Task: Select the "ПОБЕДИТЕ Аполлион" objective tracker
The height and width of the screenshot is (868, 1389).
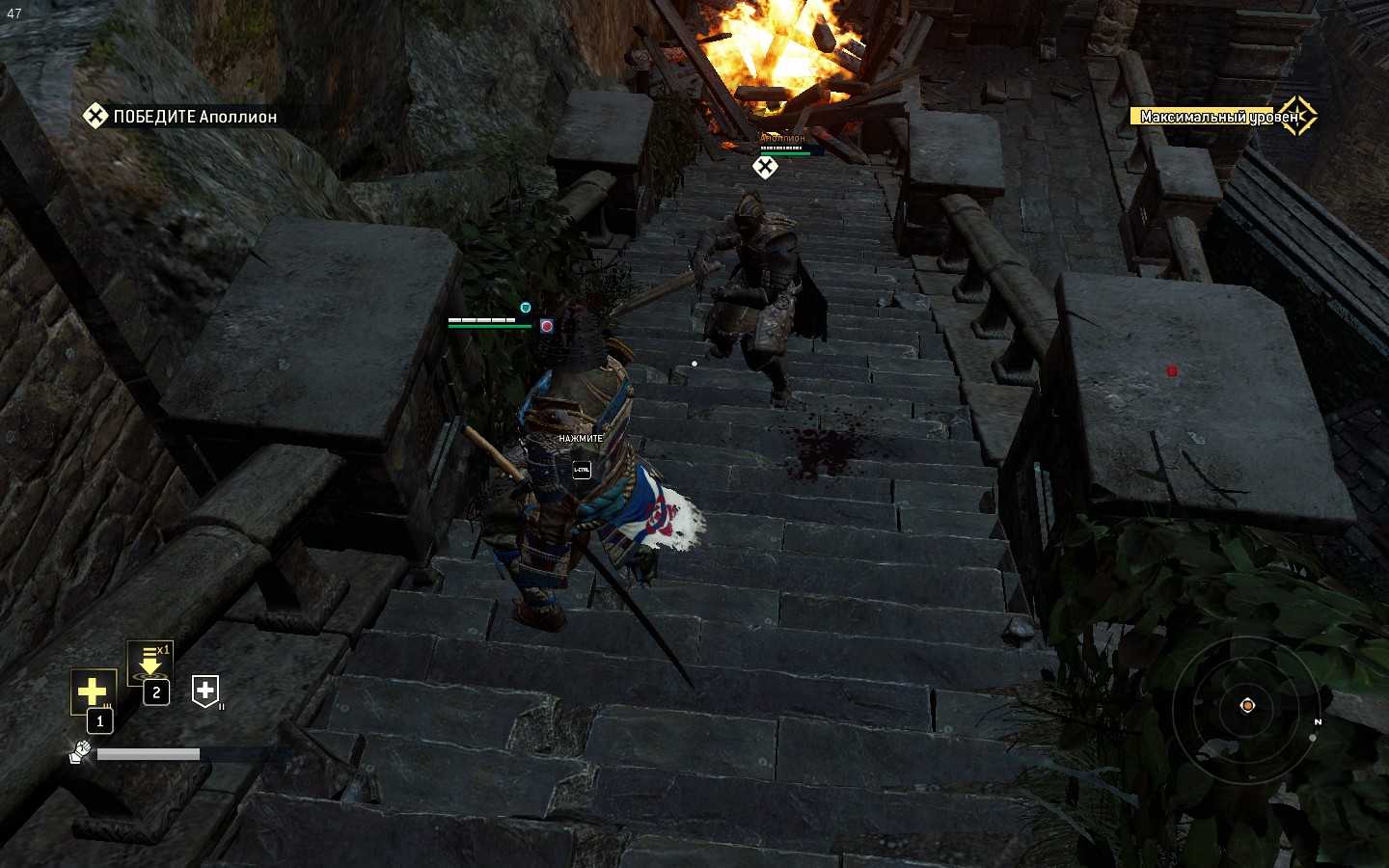Action: 181,117
